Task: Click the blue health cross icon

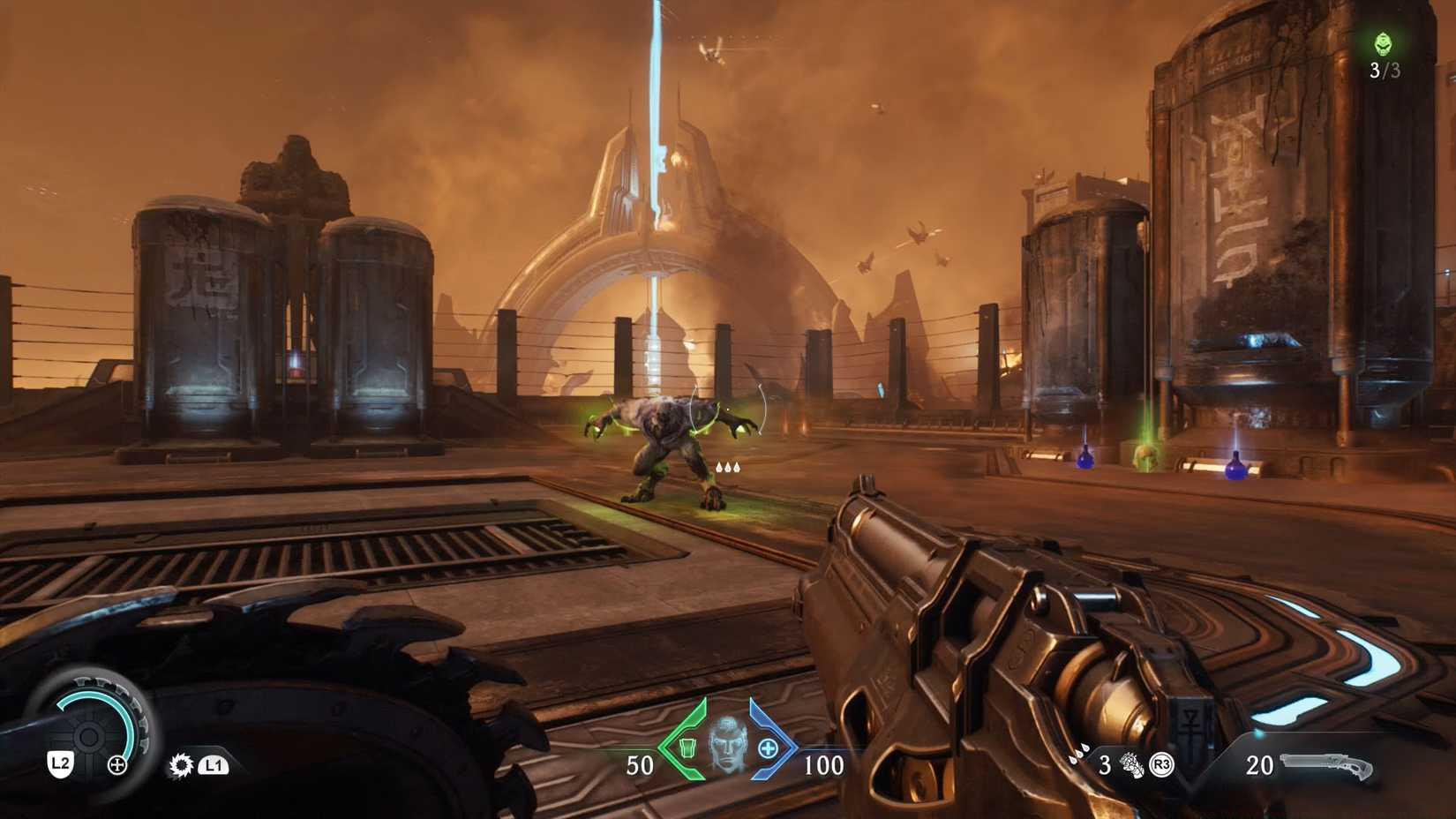Action: (768, 748)
